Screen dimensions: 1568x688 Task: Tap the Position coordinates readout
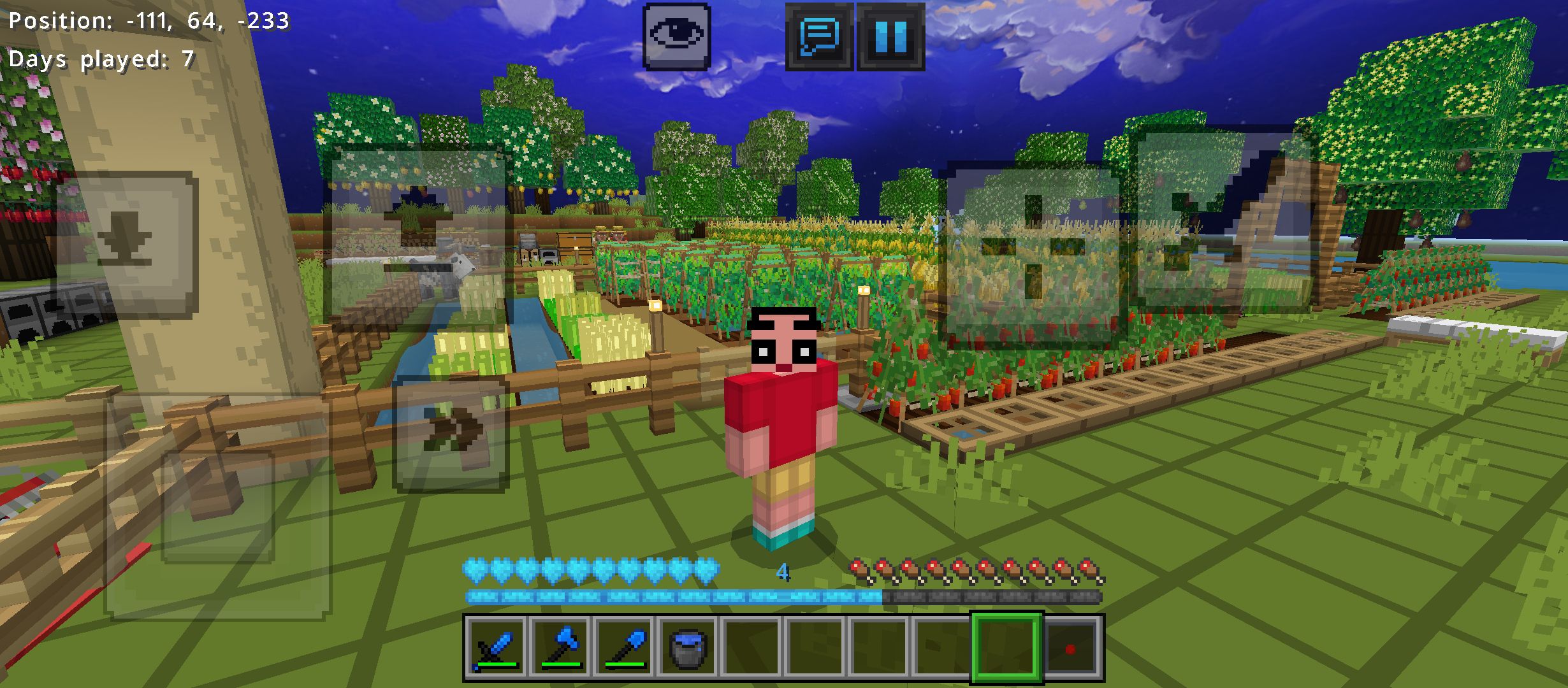147,20
